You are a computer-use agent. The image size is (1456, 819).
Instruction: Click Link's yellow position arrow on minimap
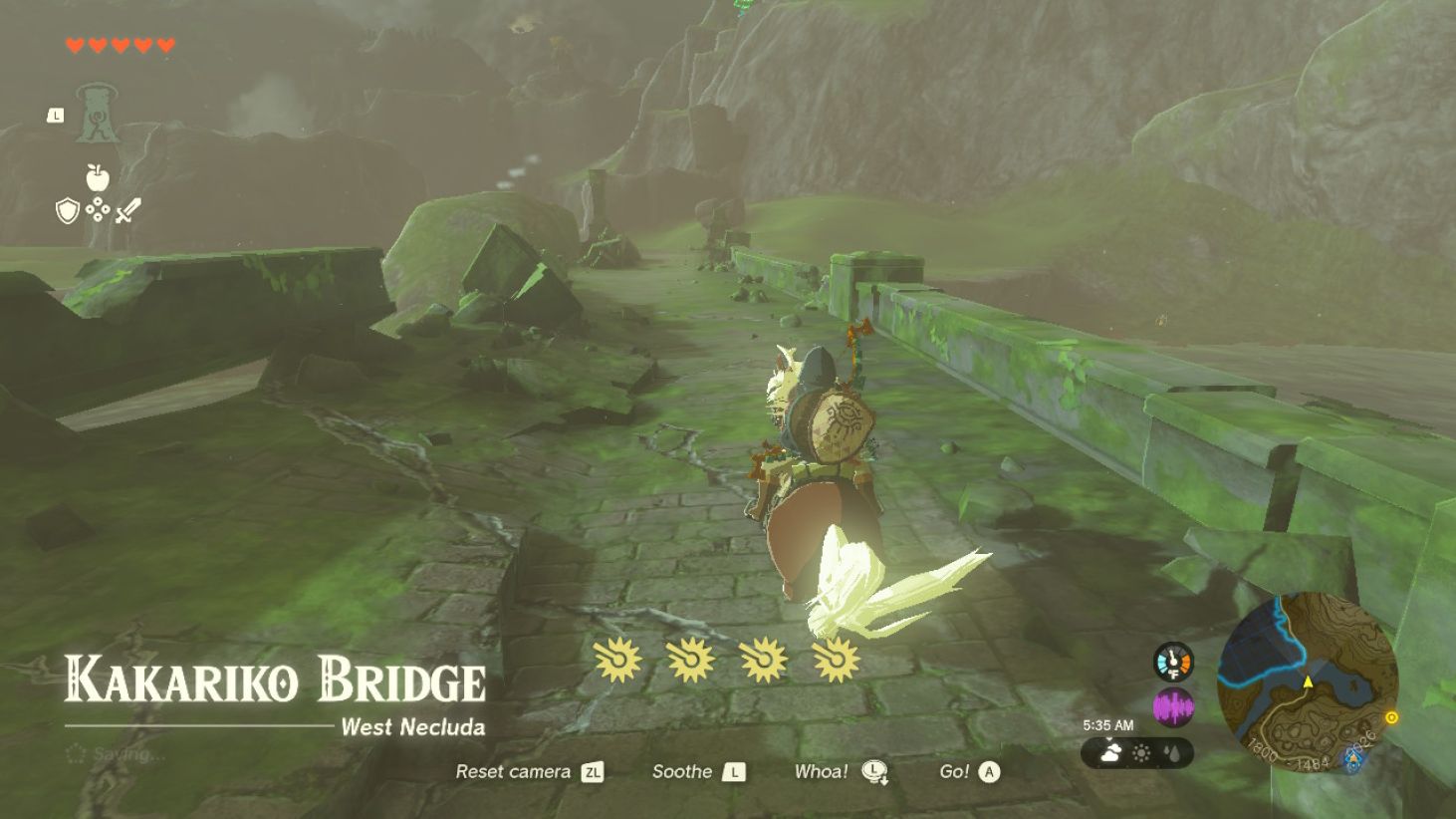click(x=1308, y=682)
